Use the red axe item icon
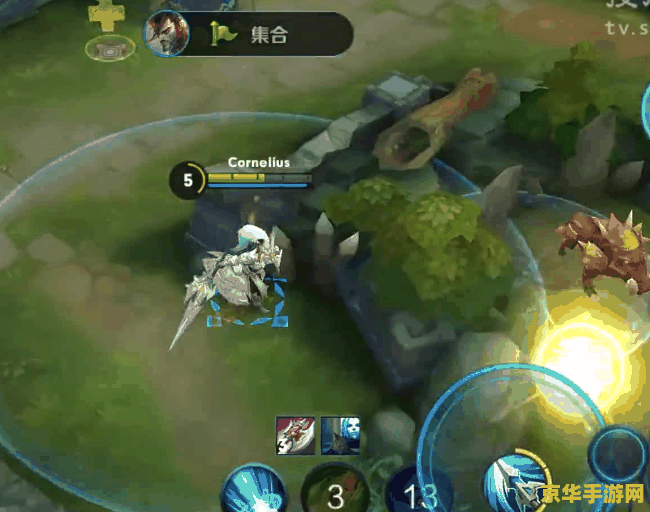Image resolution: width=650 pixels, height=512 pixels. click(295, 436)
